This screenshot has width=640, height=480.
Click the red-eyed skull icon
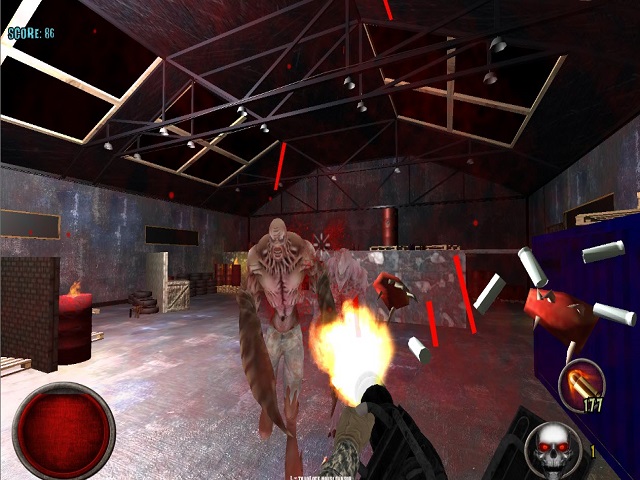[x=553, y=447]
